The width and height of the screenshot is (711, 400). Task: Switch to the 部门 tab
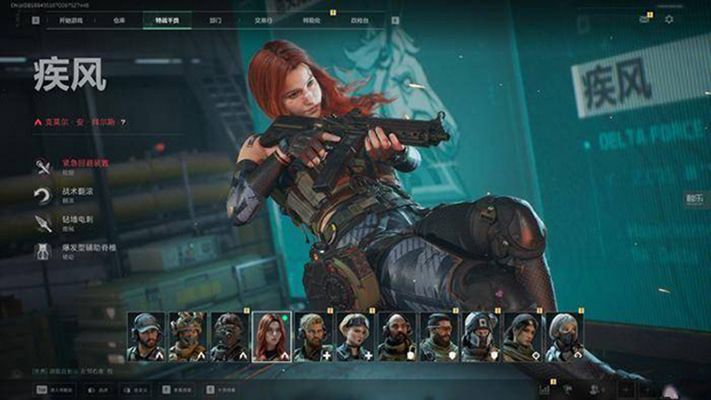pyautogui.click(x=217, y=19)
